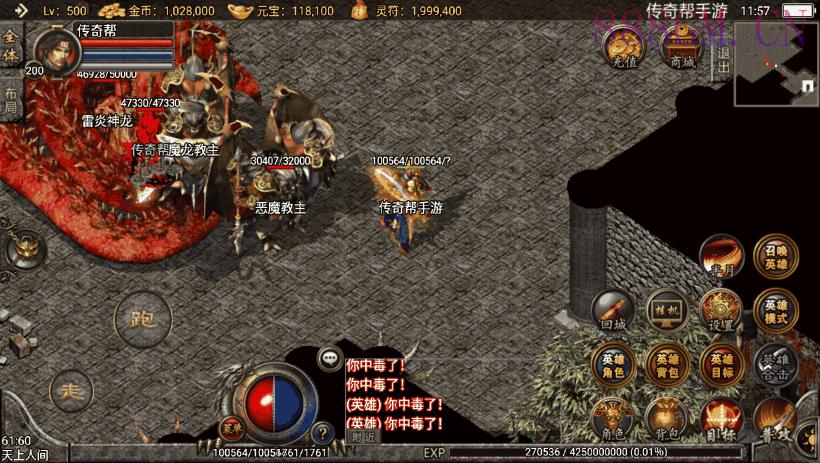This screenshot has height=463, width=820.
Task: Toggle 挂机 auto-battle mode
Action: point(666,311)
